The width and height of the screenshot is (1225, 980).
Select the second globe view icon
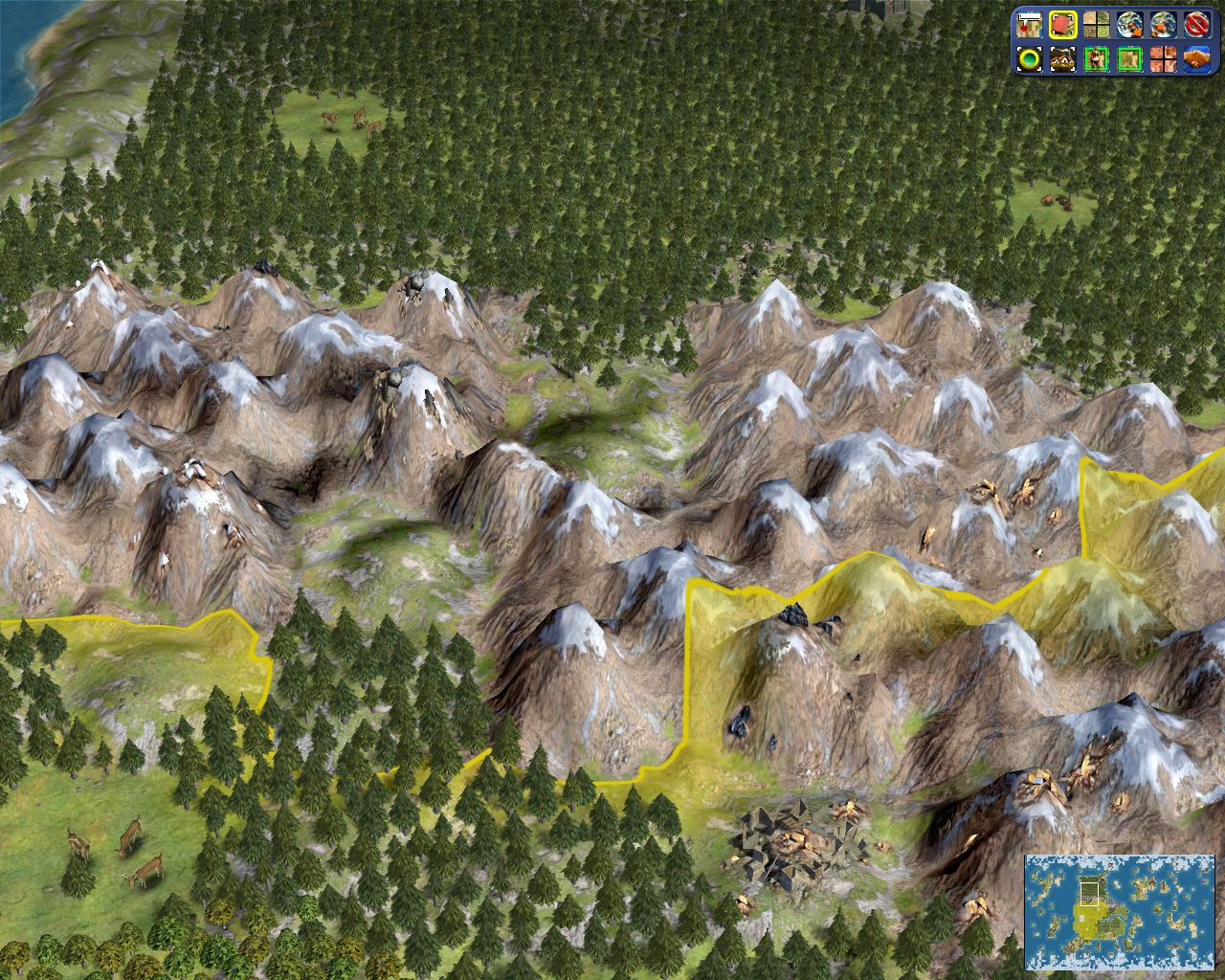click(1164, 23)
